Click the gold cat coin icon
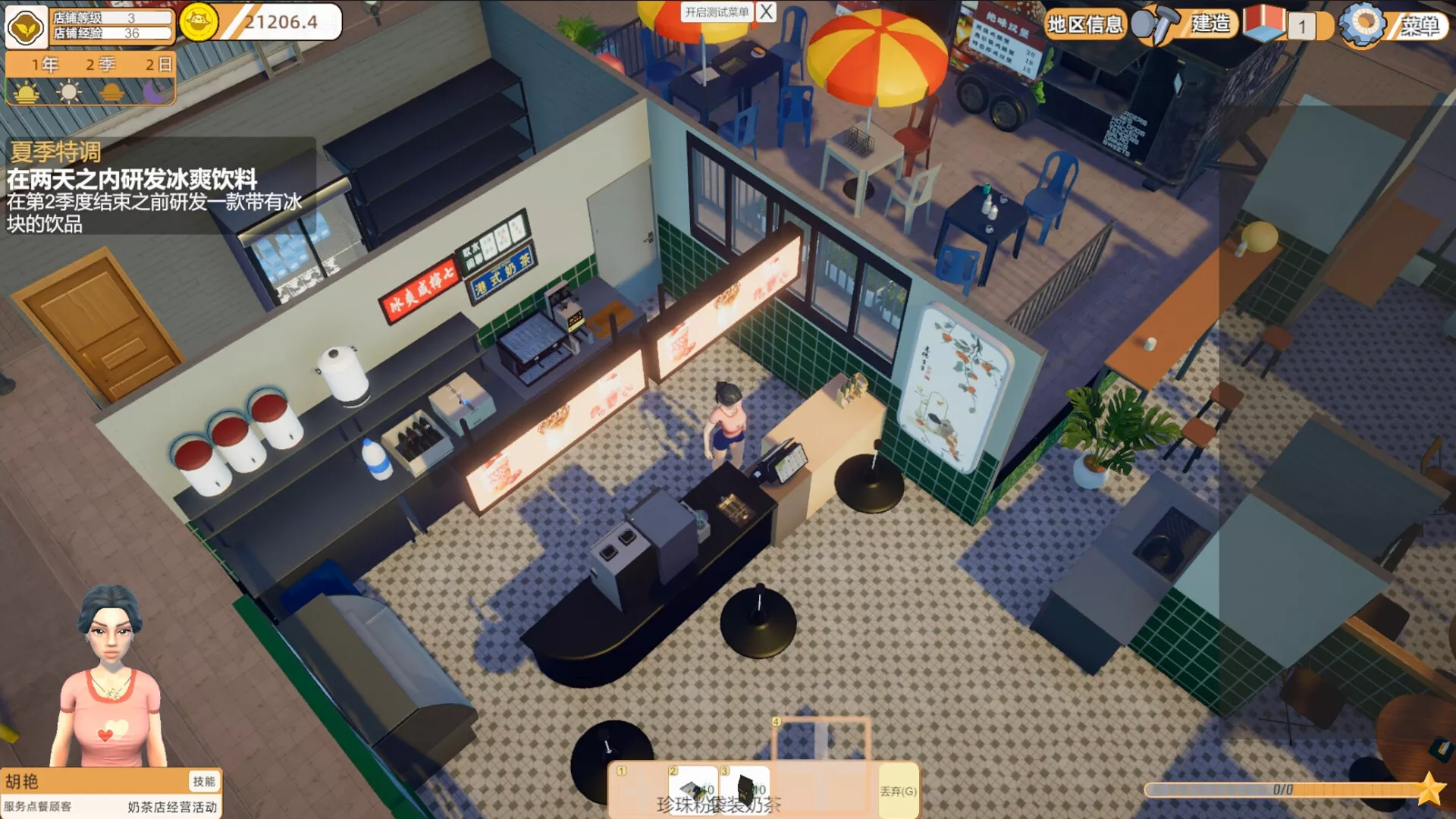The image size is (1456, 819). [199, 22]
